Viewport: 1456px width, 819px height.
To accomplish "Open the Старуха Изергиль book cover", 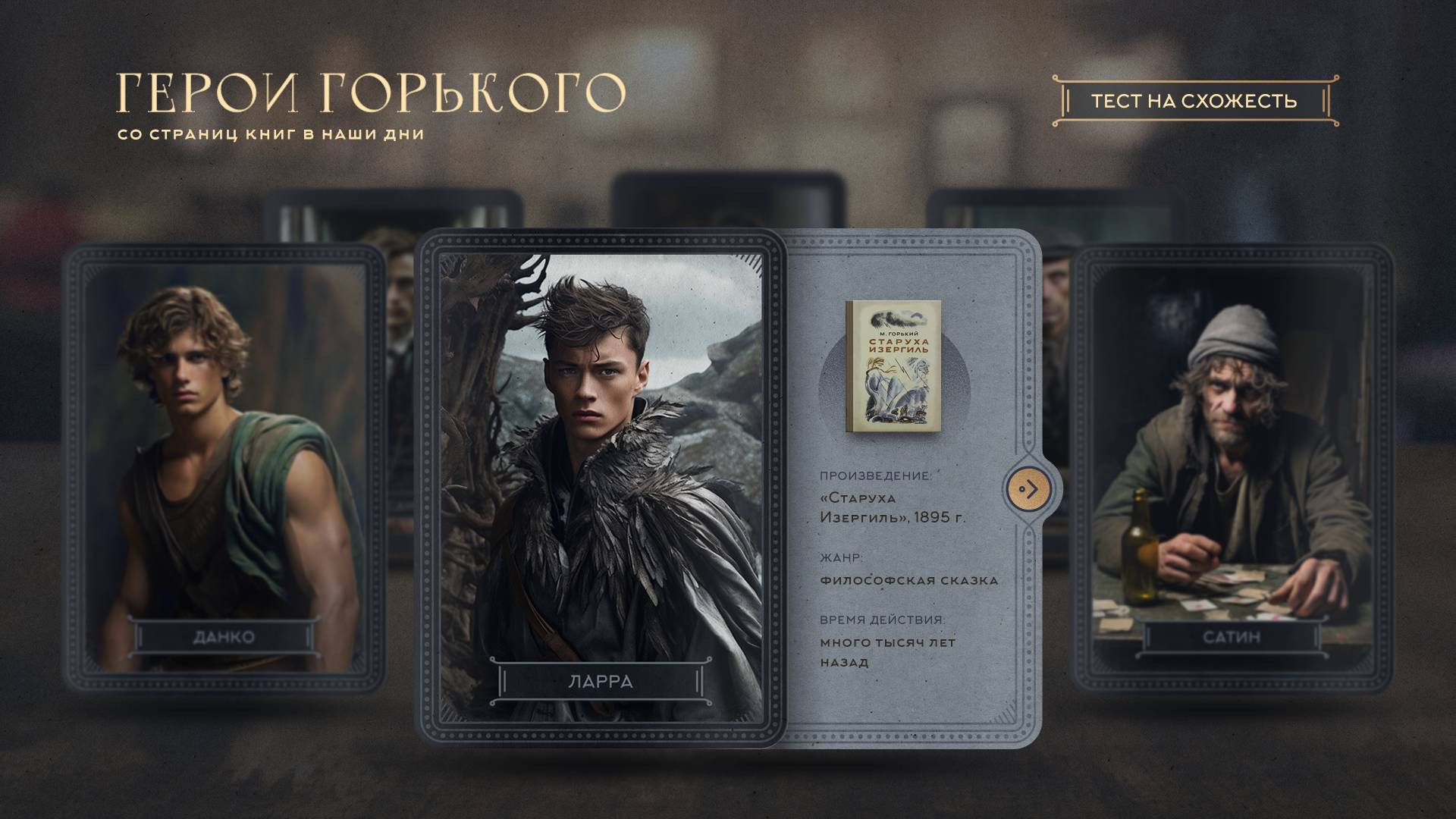I will click(893, 367).
